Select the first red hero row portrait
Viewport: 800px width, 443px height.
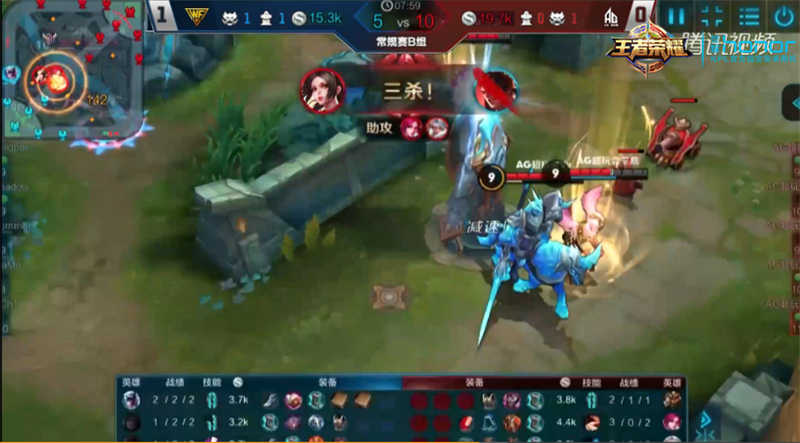tap(670, 400)
